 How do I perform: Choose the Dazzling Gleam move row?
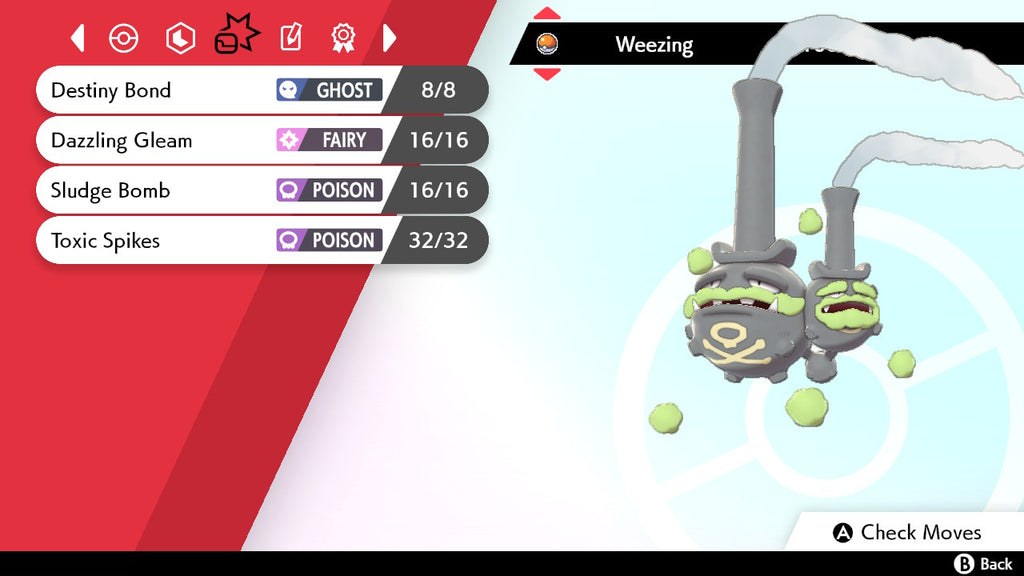pyautogui.click(x=260, y=140)
